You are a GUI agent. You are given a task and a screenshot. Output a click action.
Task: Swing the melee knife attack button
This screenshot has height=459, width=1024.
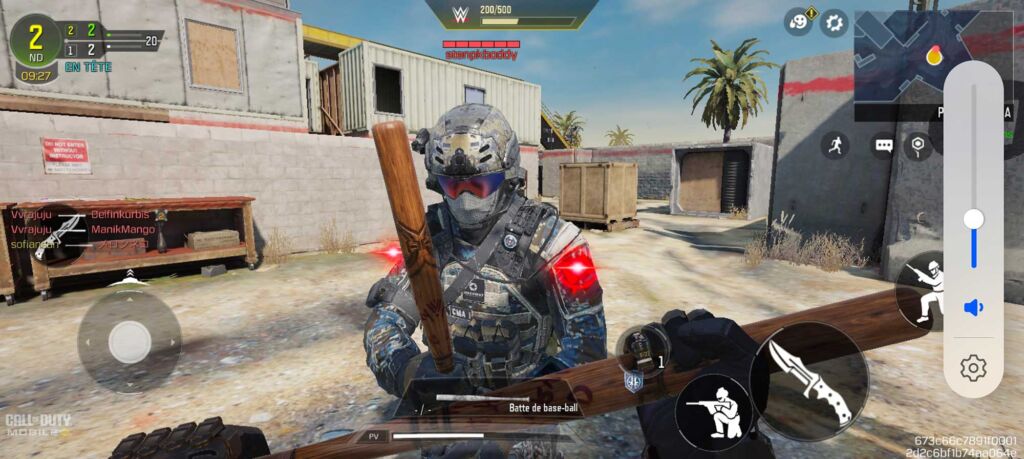(809, 380)
